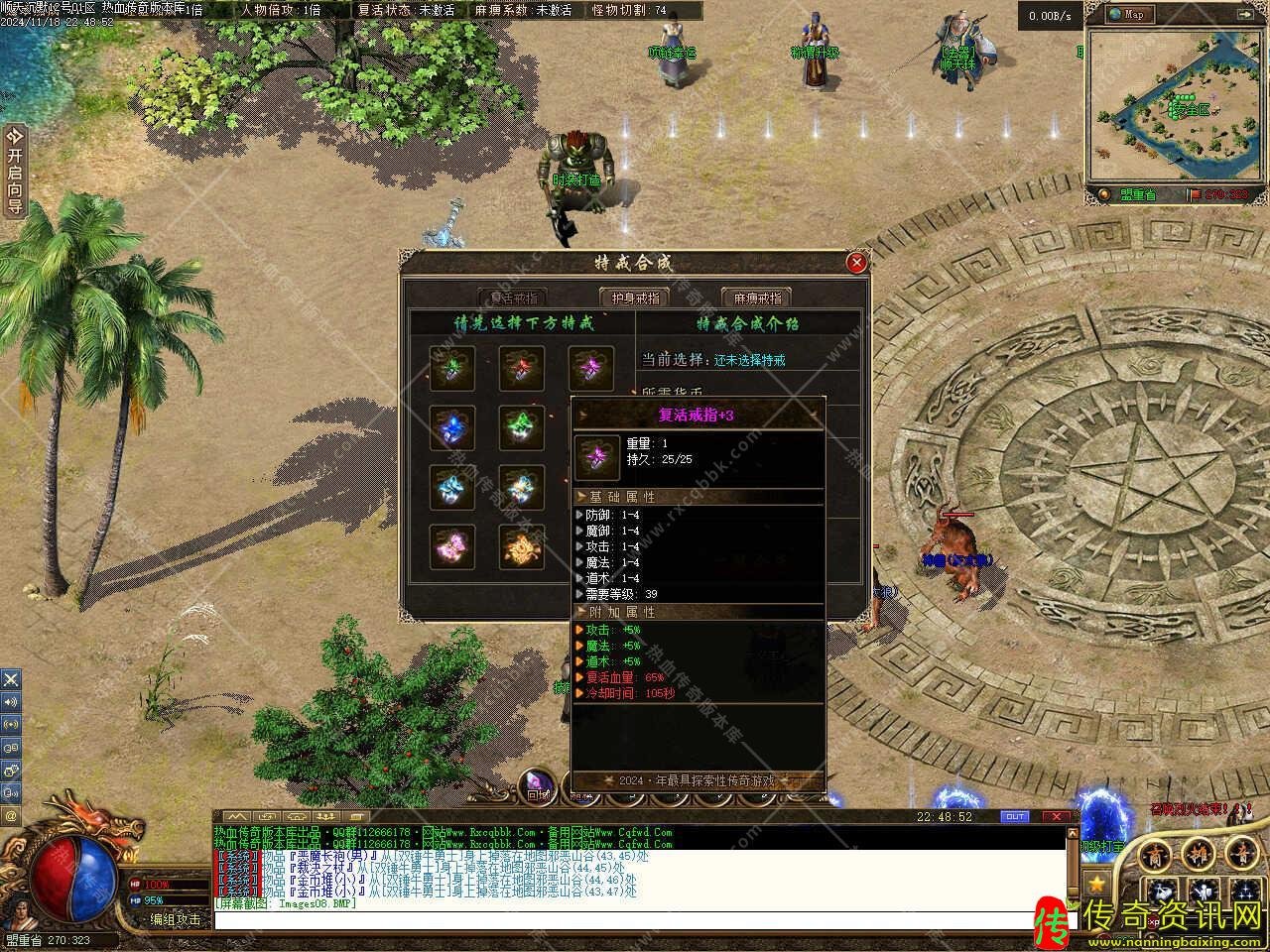The height and width of the screenshot is (952, 1270).
Task: Select the purple gem ring slot
Action: [591, 368]
